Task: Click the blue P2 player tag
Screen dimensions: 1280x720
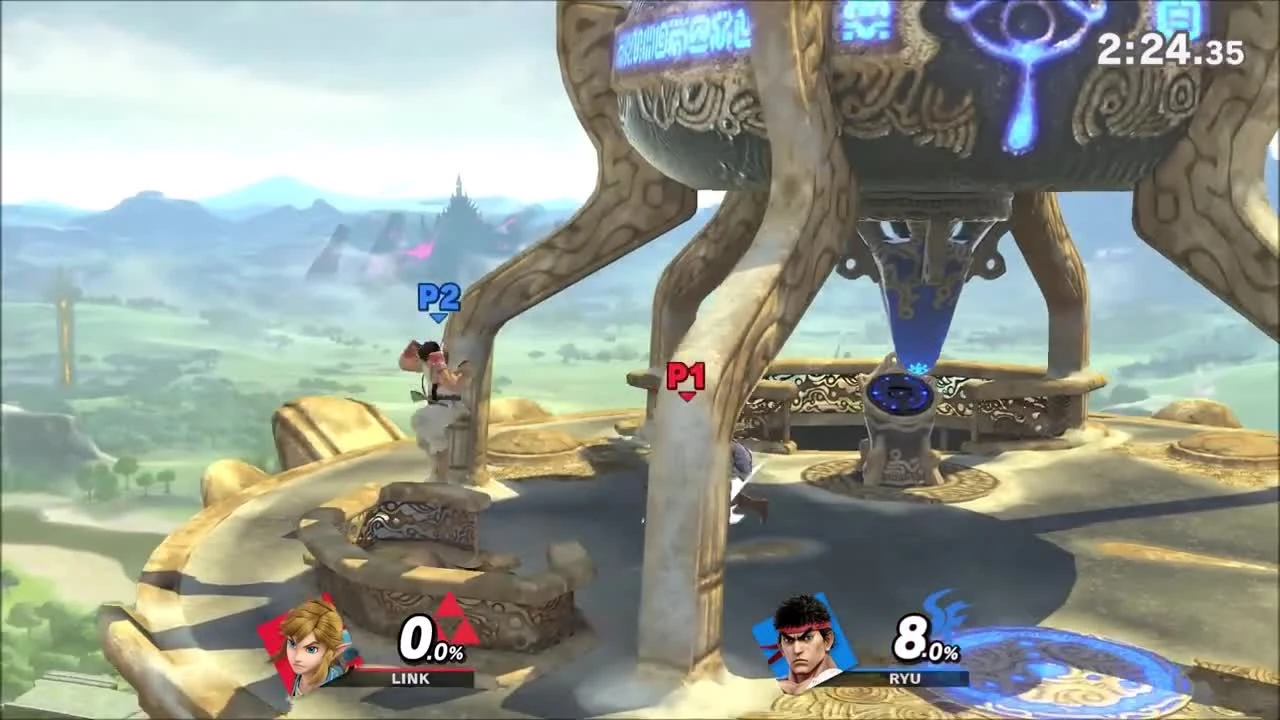Action: (x=438, y=297)
